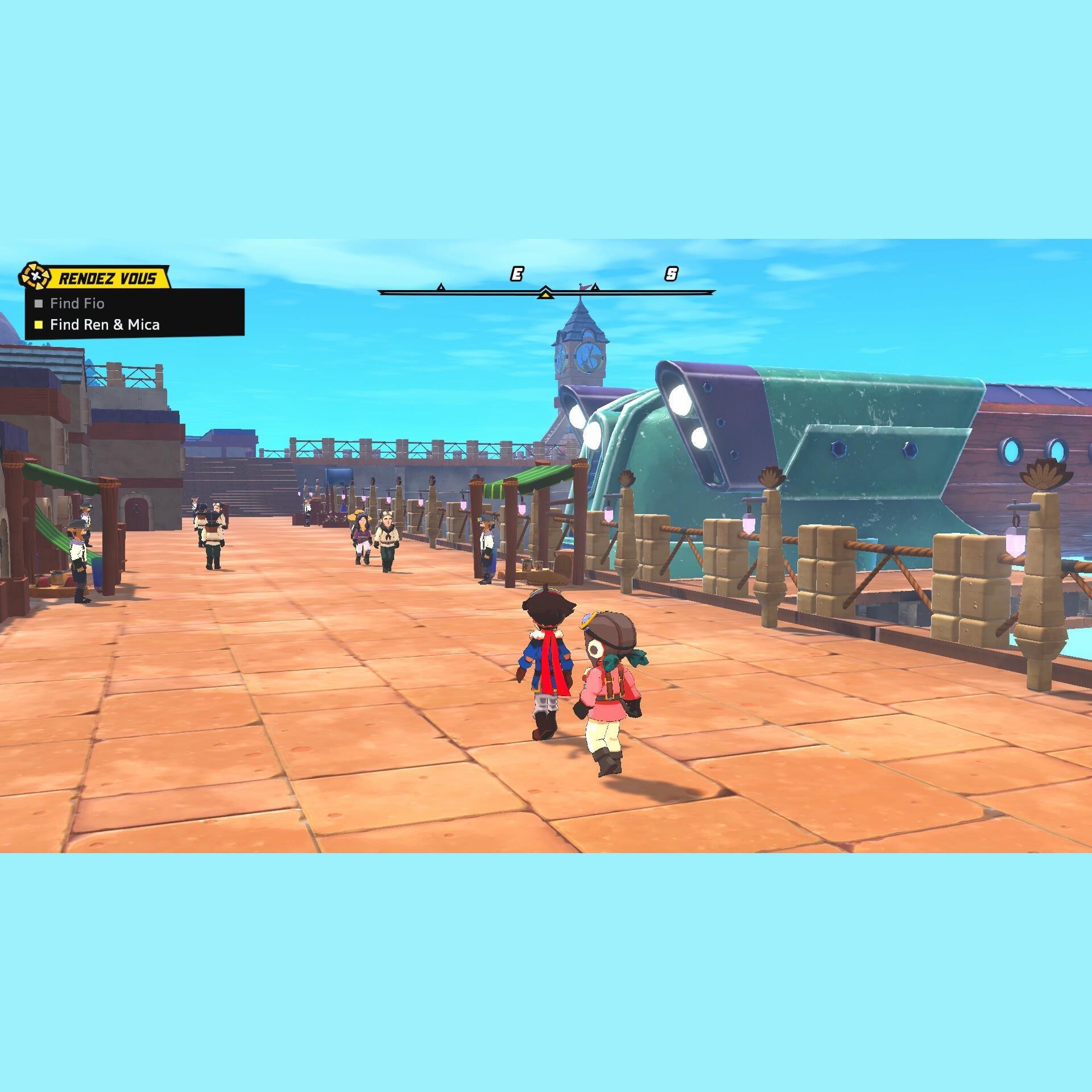The height and width of the screenshot is (1092, 1092).
Task: Click the Find Fio objective text
Action: pos(77,304)
